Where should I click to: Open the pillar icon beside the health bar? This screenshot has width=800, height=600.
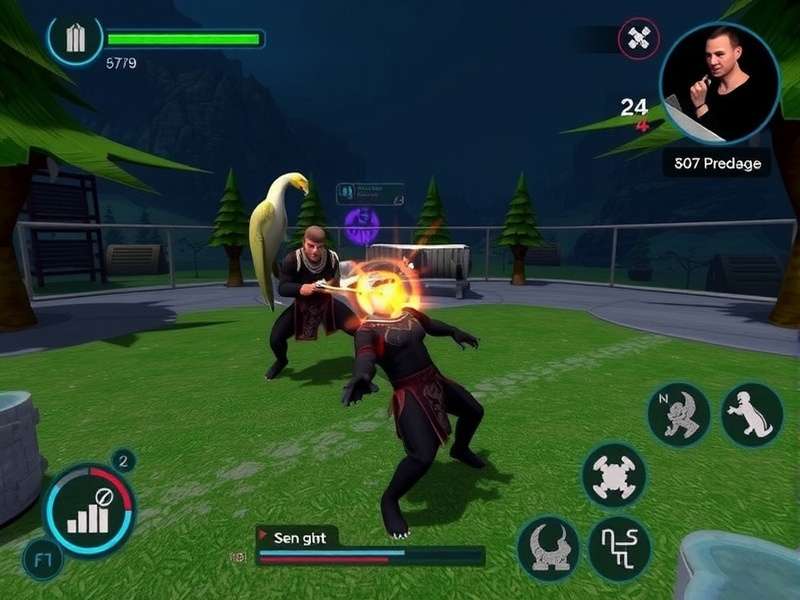point(75,39)
